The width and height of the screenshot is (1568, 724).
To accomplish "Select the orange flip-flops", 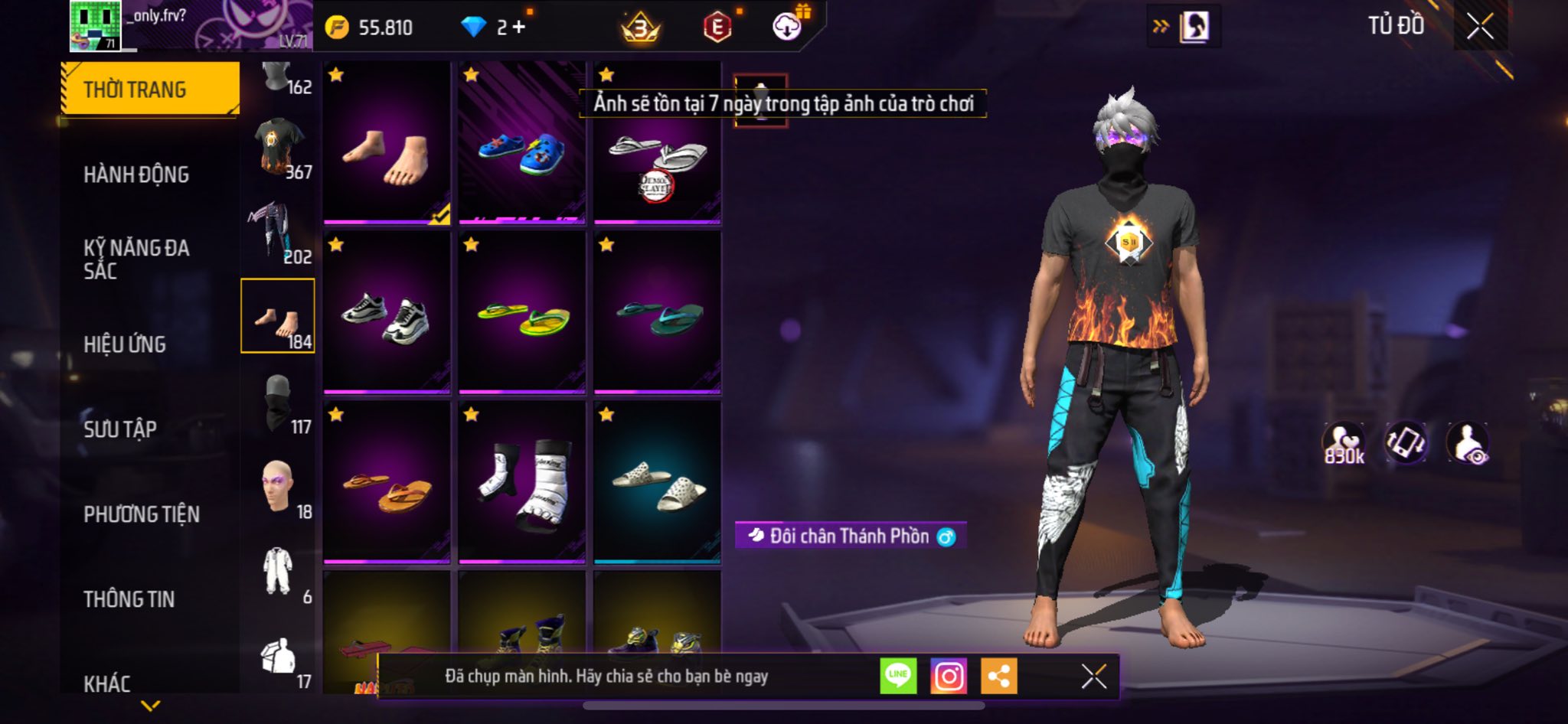I will tap(387, 483).
